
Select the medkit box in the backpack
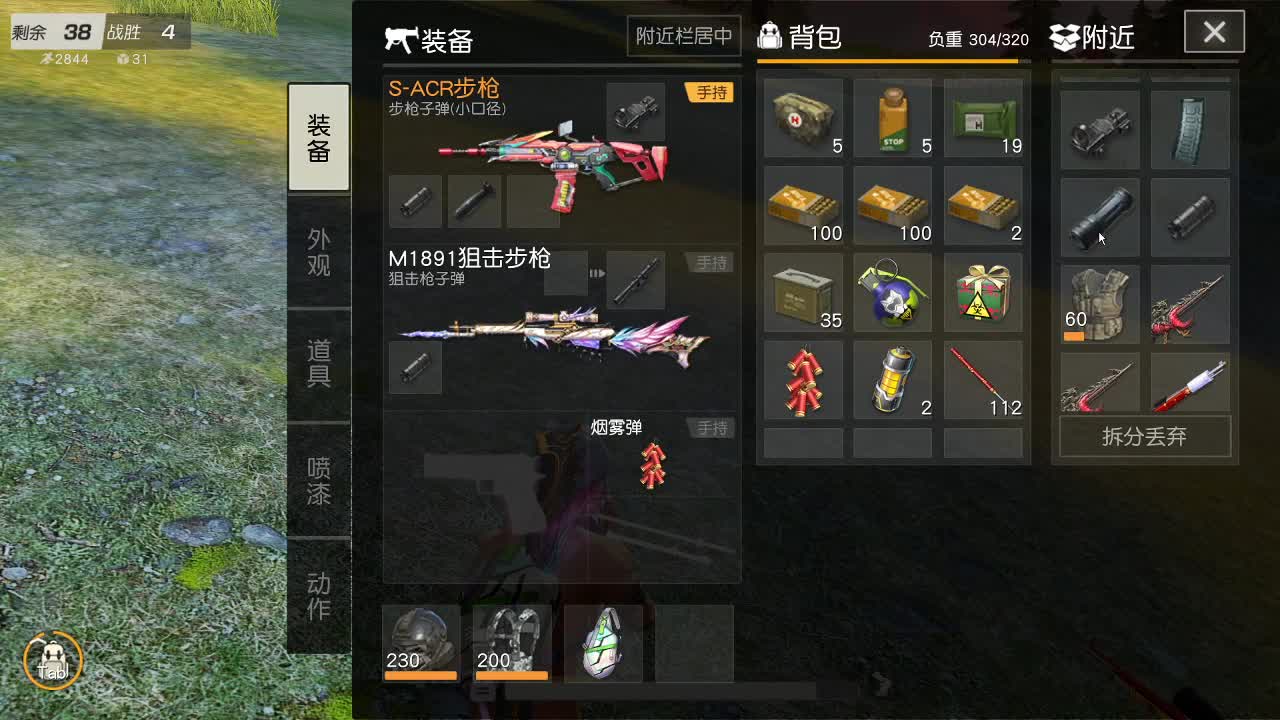pyautogui.click(x=803, y=118)
